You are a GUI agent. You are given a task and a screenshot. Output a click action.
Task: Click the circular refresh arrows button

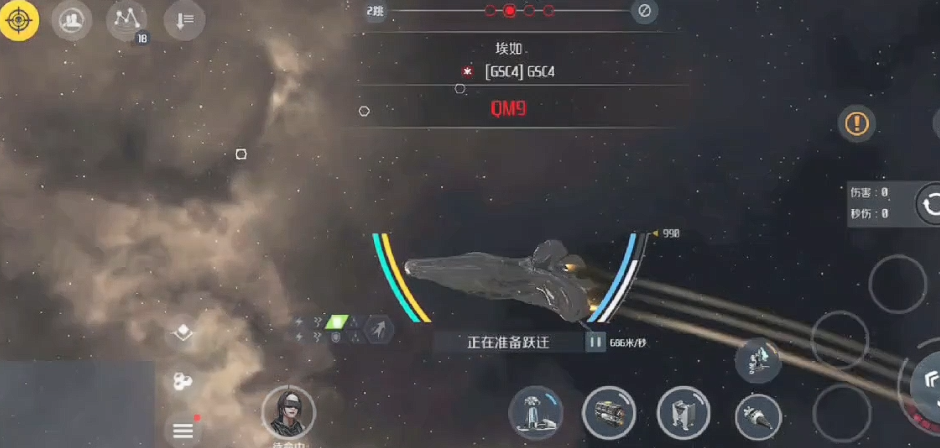(x=930, y=203)
